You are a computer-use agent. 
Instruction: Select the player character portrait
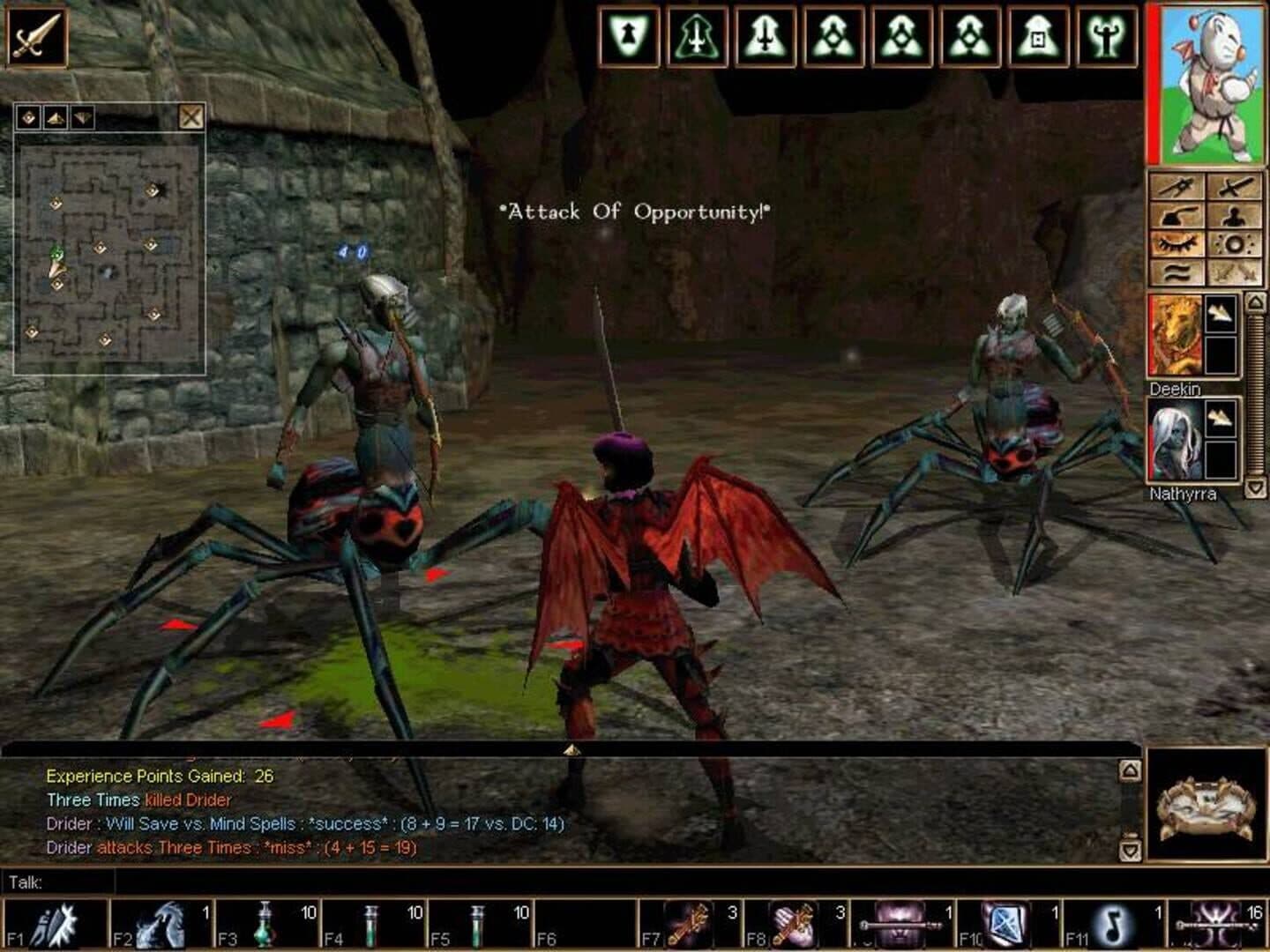(x=1206, y=83)
